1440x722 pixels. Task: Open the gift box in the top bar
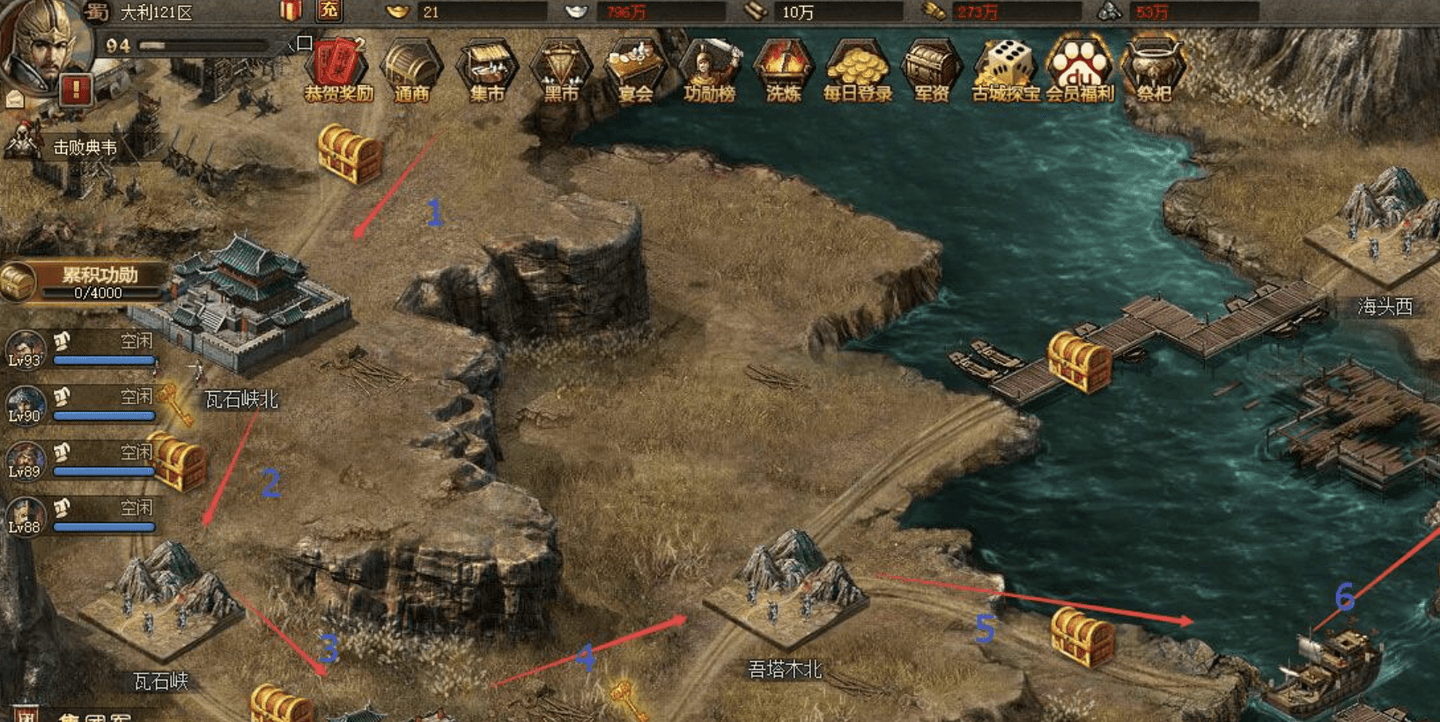point(291,11)
